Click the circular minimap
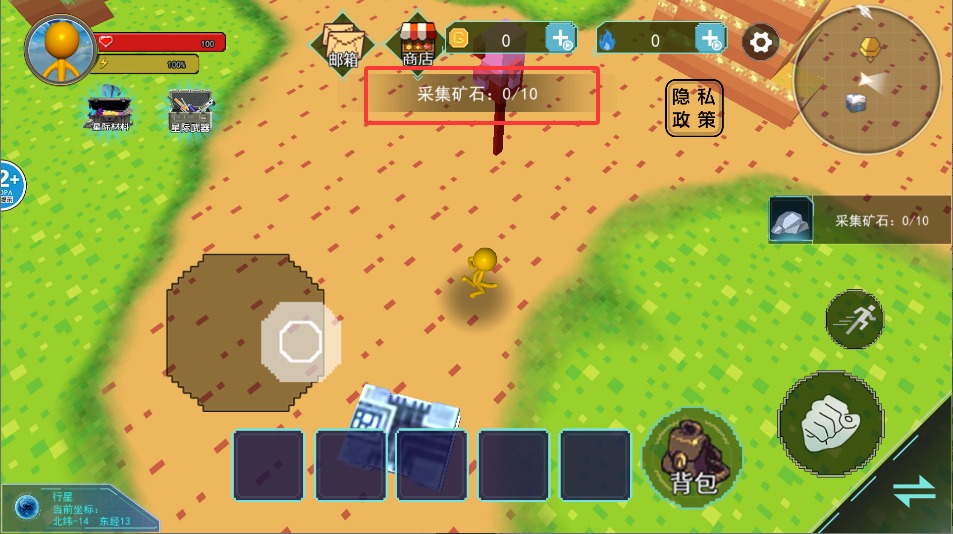This screenshot has height=534, width=953. pyautogui.click(x=867, y=80)
